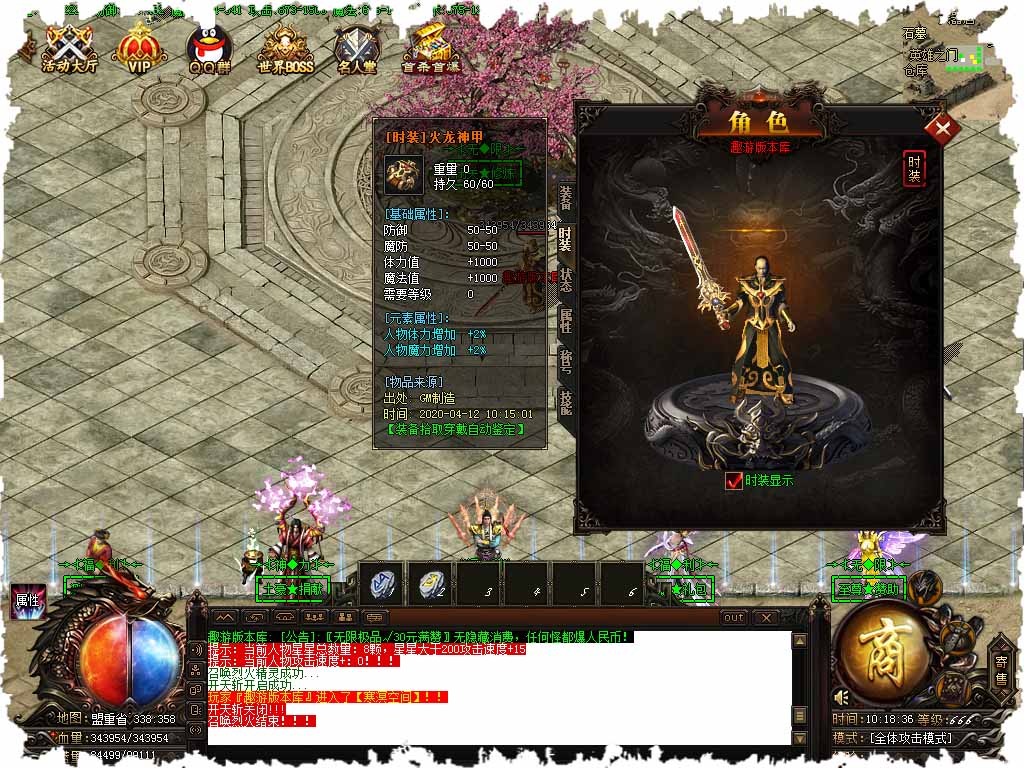This screenshot has height=768, width=1024.
Task: Open the VIP menu
Action: tap(140, 49)
